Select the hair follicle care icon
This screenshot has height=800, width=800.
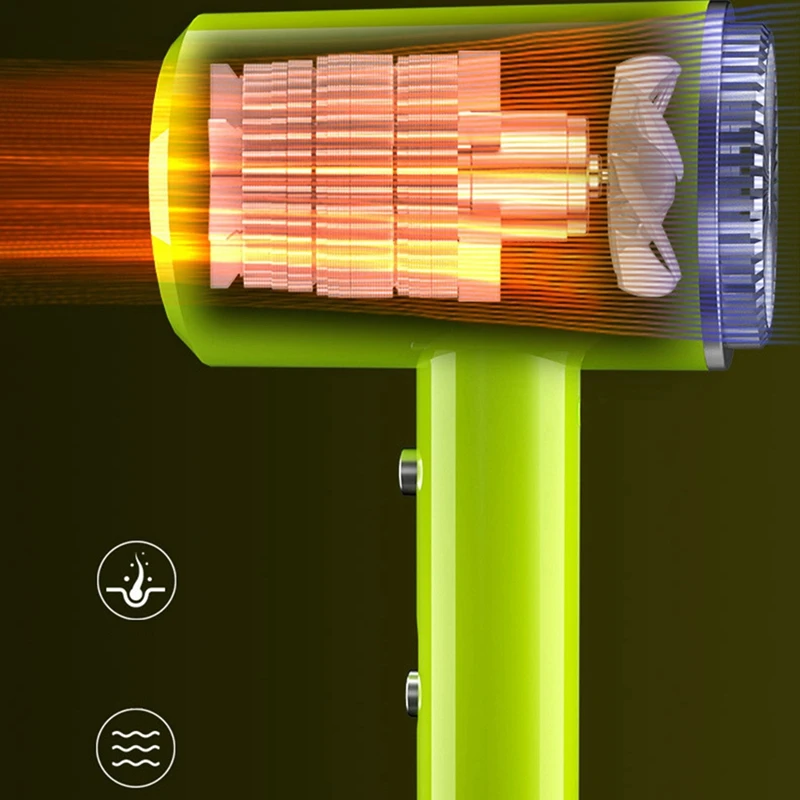pyautogui.click(x=136, y=580)
